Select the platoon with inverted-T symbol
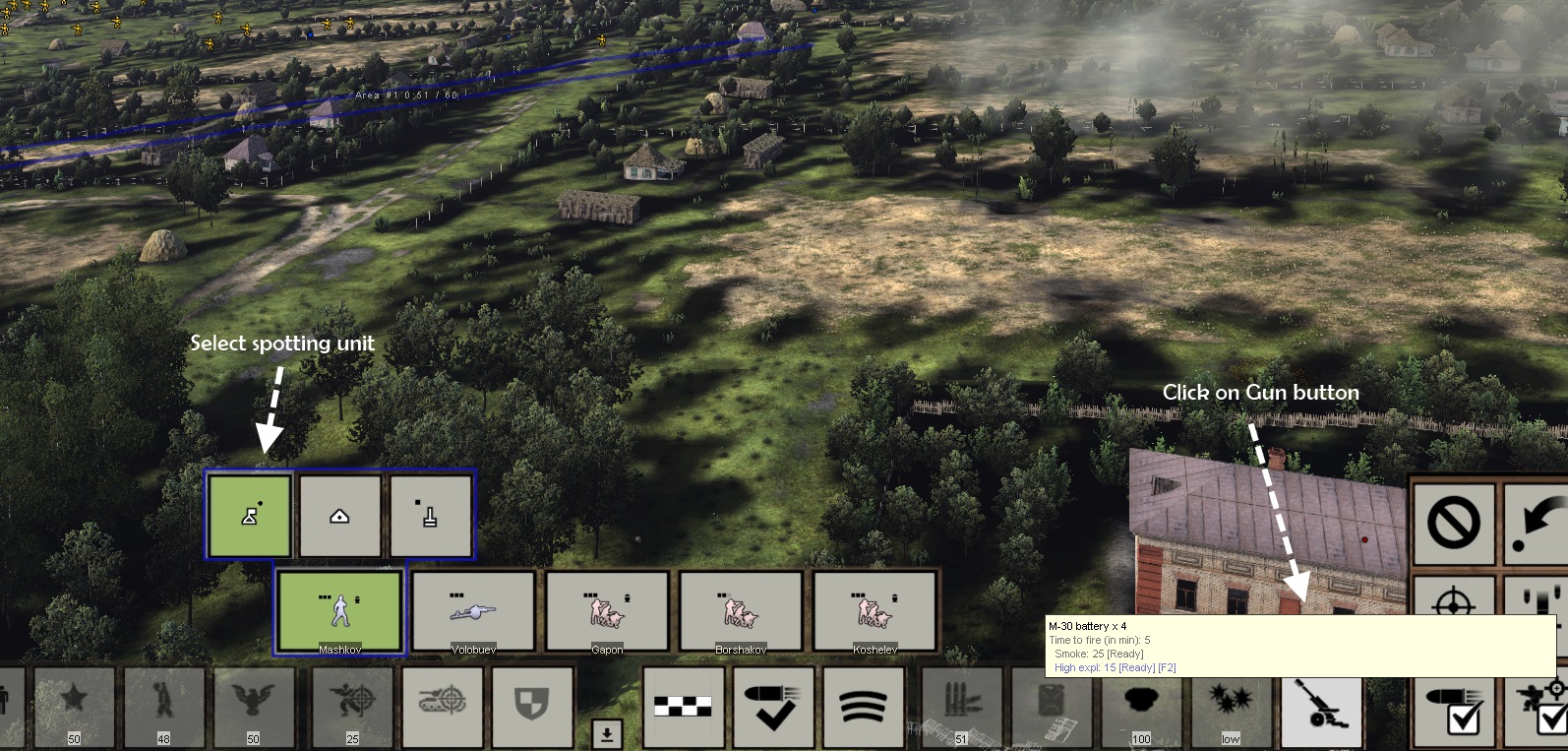Image resolution: width=1568 pixels, height=751 pixels. (x=430, y=516)
